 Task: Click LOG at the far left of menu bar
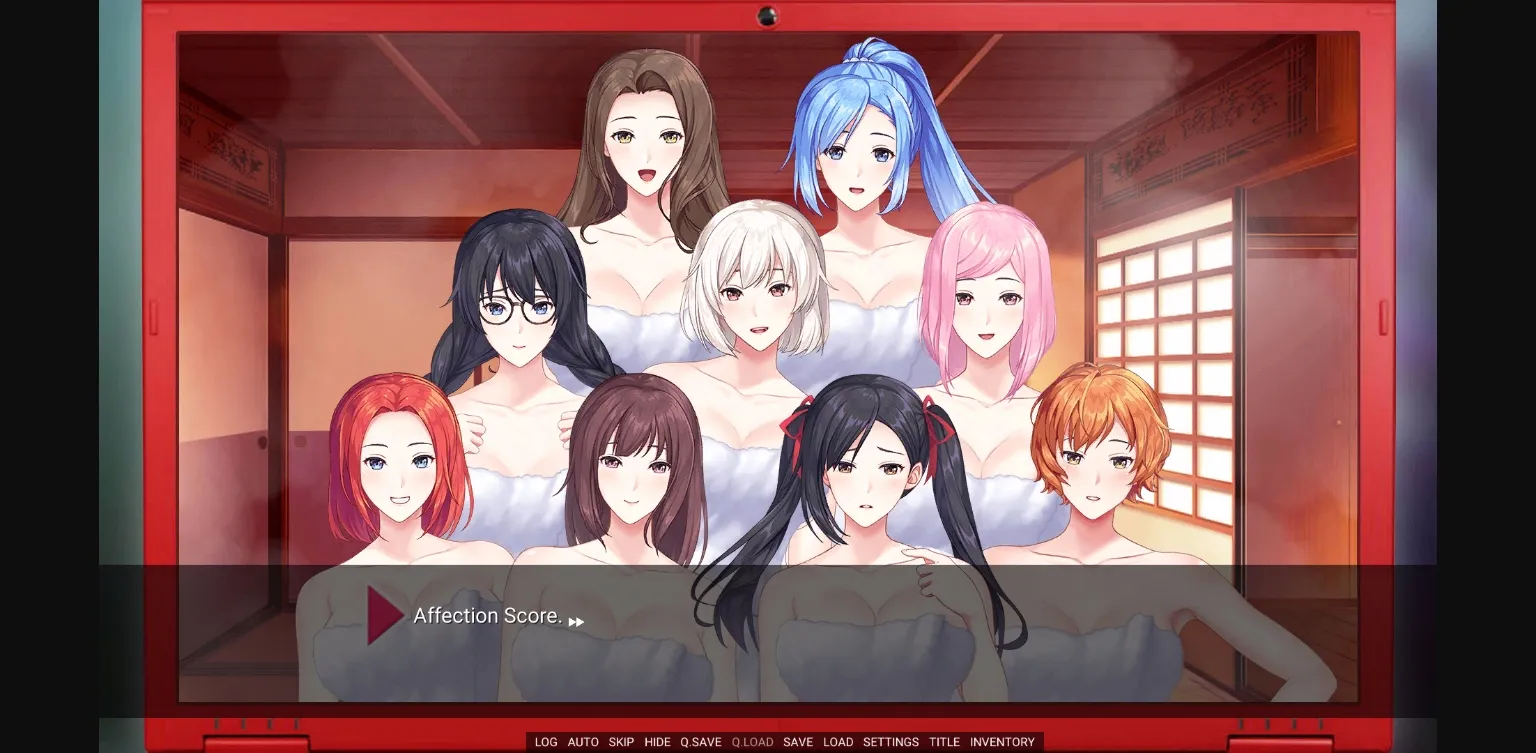(x=546, y=742)
